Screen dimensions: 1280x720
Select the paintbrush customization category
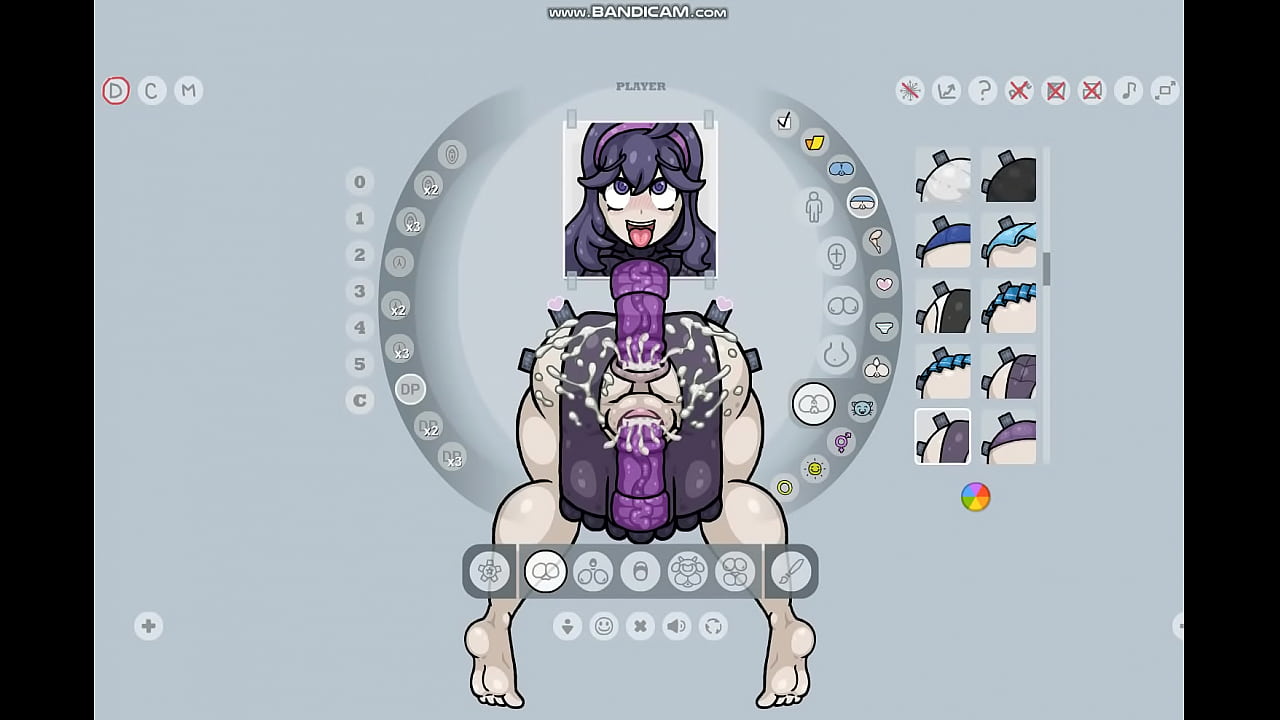pyautogui.click(x=789, y=571)
